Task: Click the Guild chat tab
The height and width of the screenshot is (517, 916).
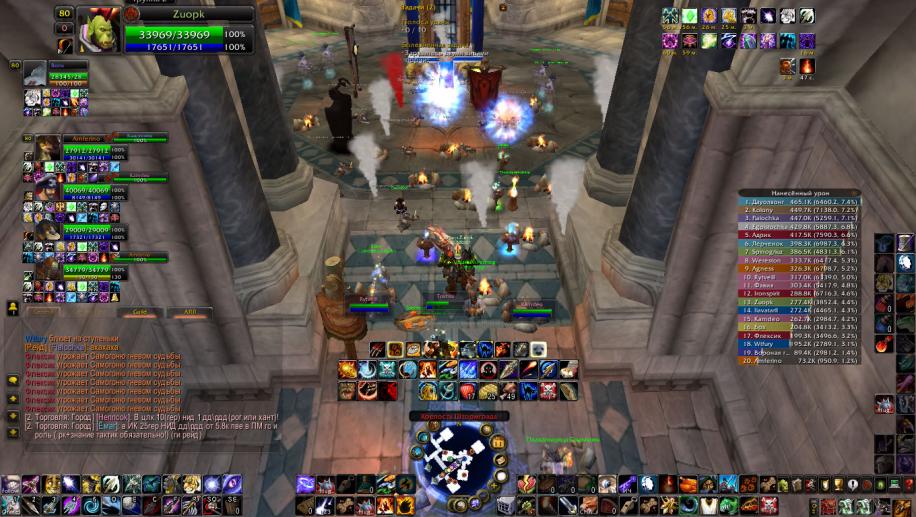Action: (x=141, y=312)
